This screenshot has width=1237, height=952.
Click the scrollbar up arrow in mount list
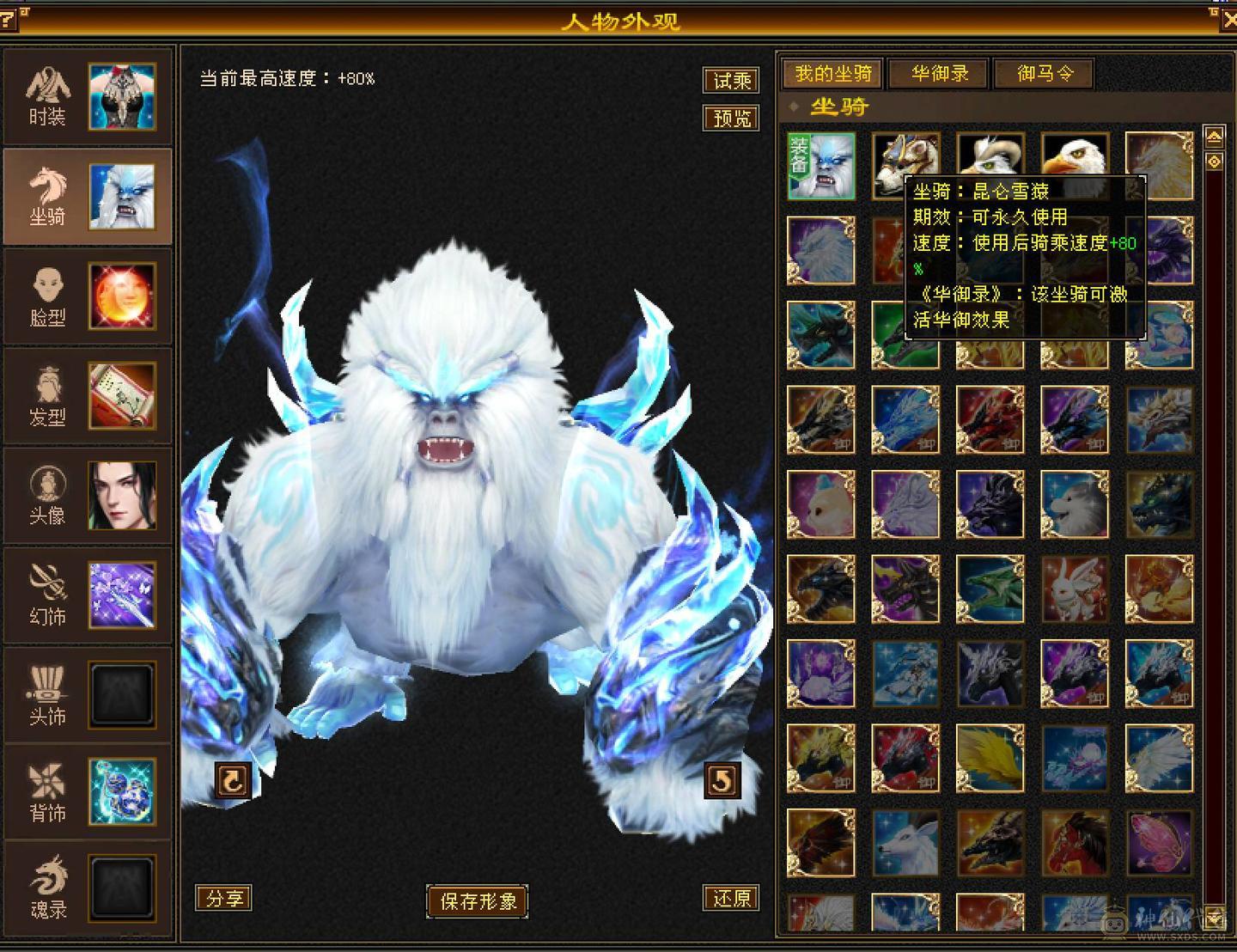click(x=1214, y=135)
